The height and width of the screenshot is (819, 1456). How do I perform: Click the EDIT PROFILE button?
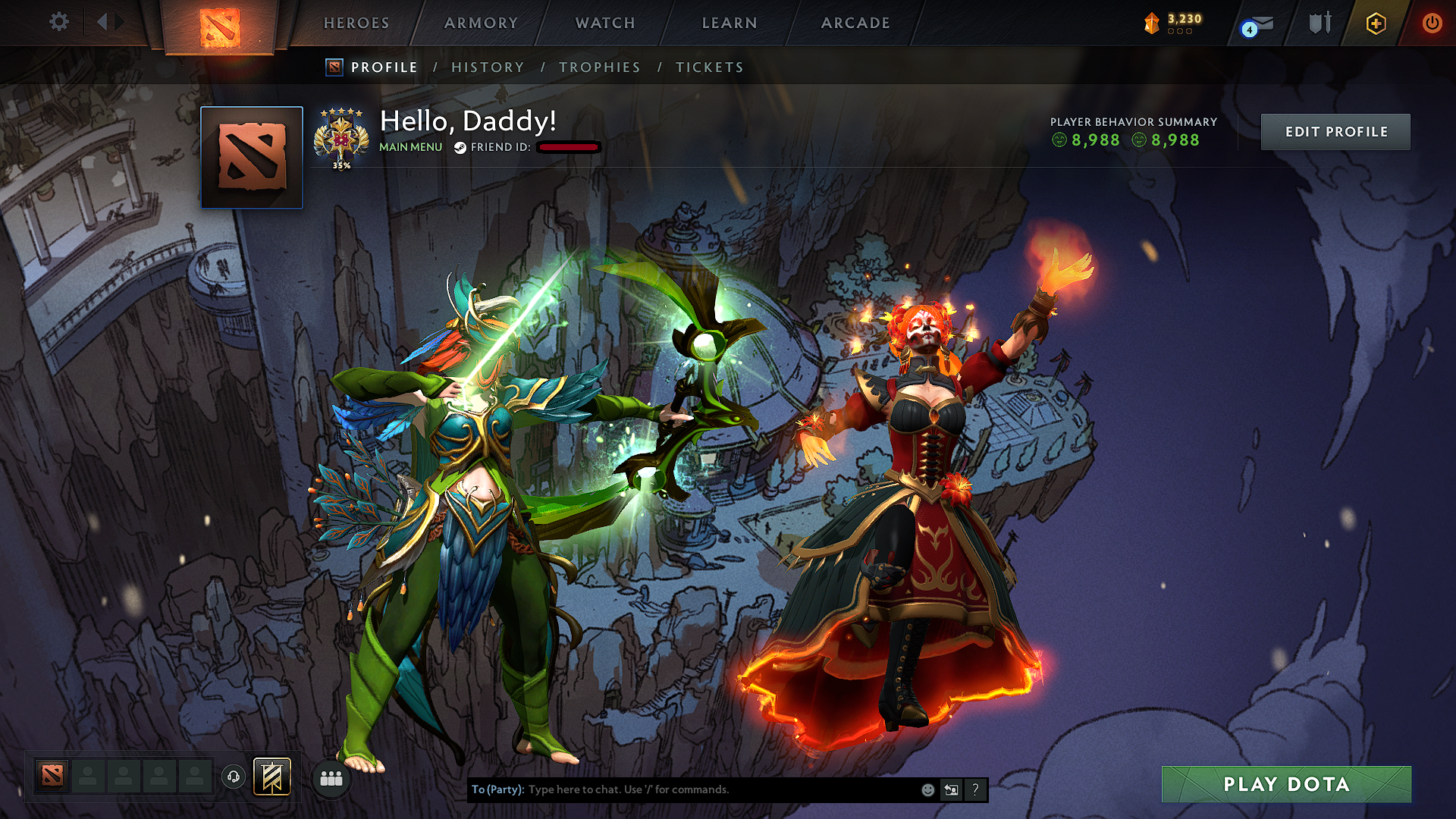[x=1335, y=131]
